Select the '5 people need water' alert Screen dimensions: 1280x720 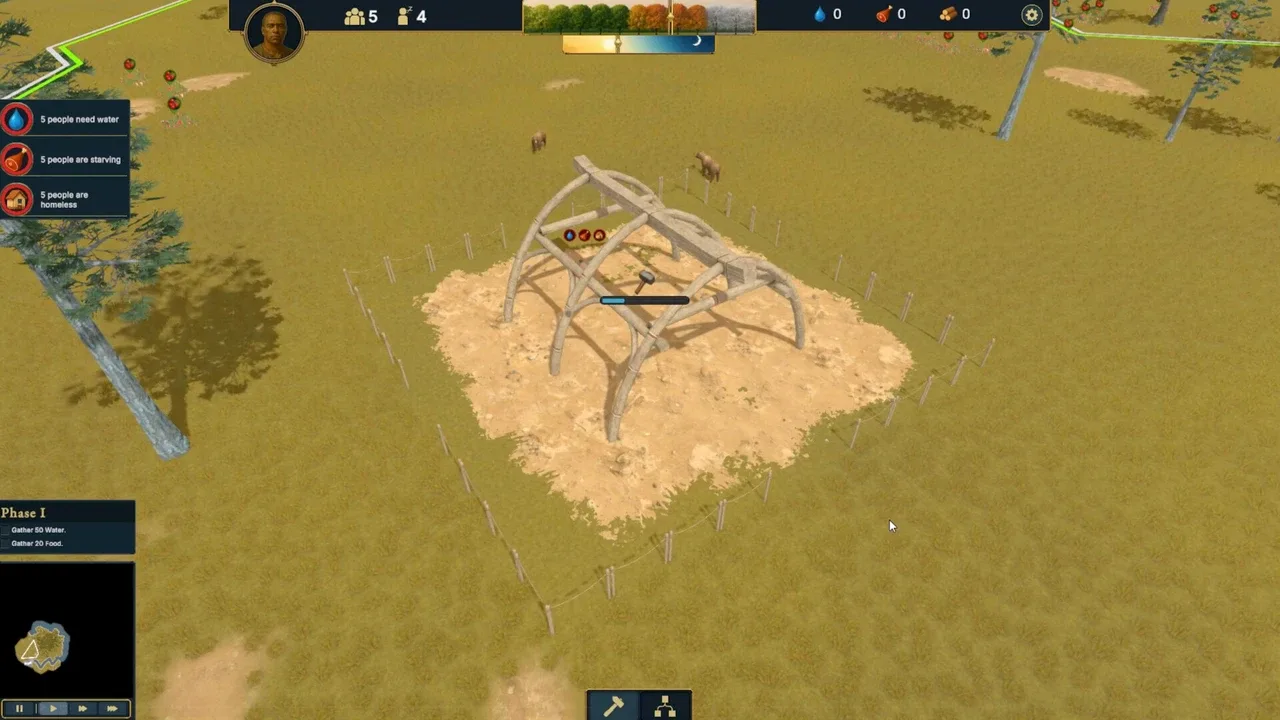(x=65, y=120)
